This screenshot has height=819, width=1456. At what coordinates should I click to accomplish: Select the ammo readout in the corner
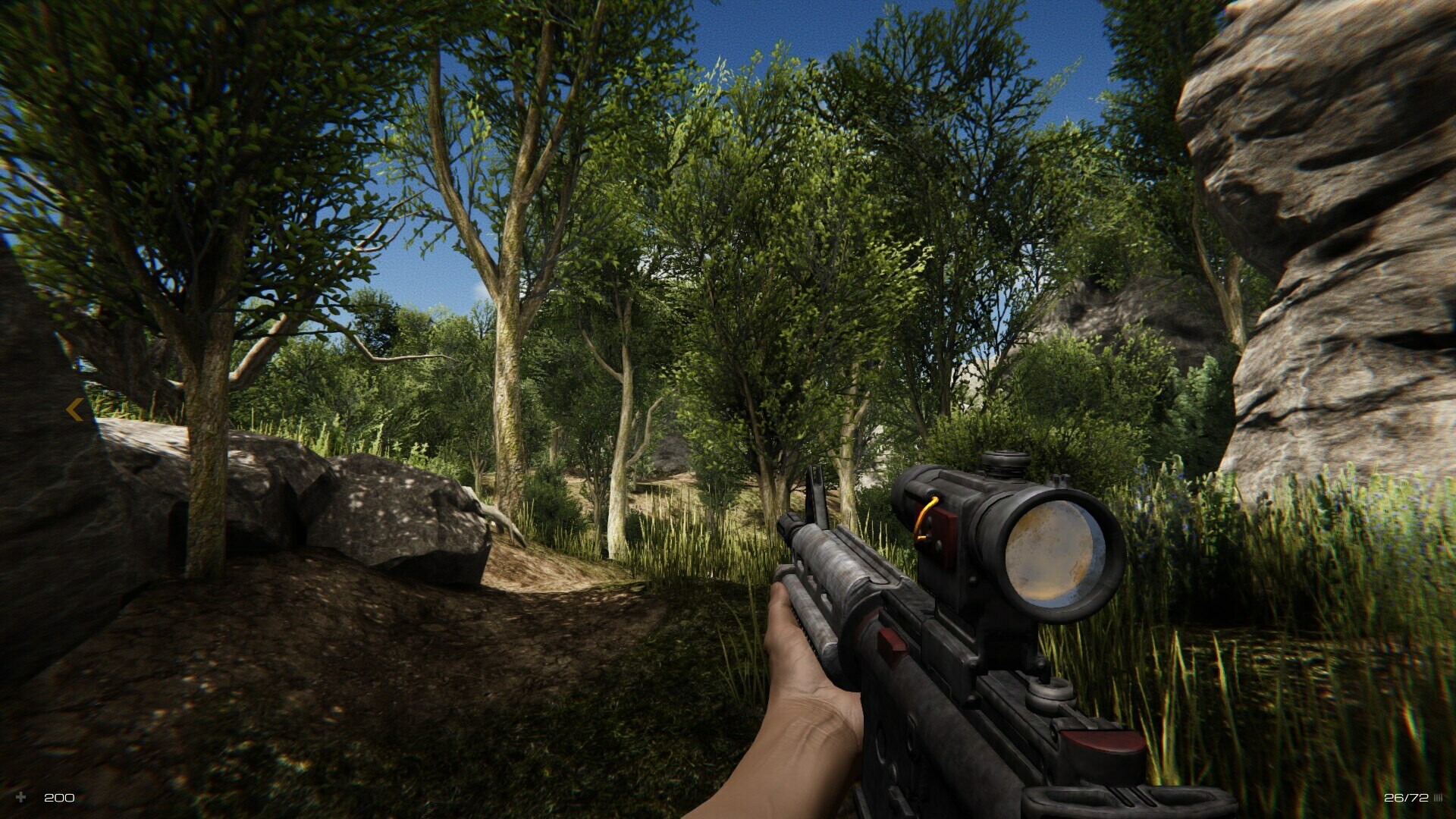pos(1407,798)
